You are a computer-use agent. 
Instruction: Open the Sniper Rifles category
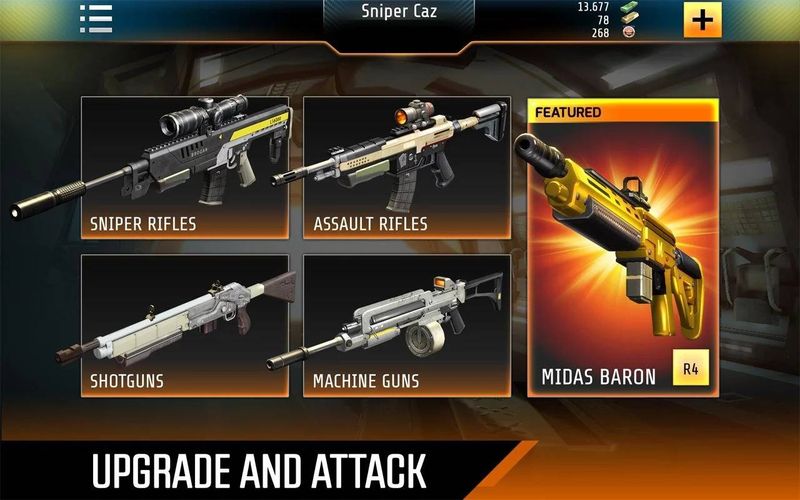coord(185,168)
